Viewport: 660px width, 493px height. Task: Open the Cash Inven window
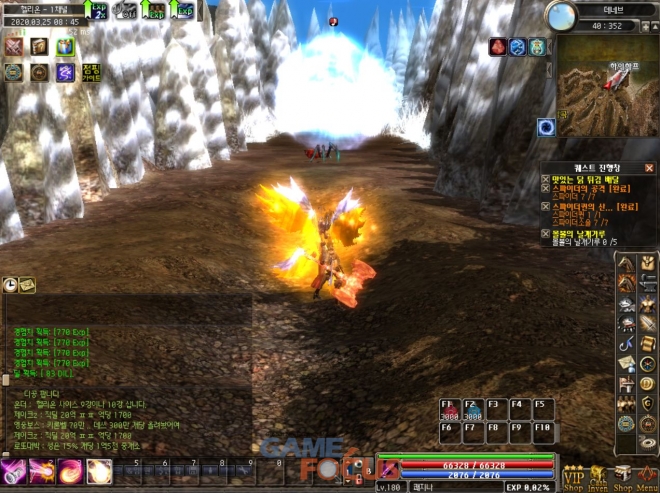[597, 477]
